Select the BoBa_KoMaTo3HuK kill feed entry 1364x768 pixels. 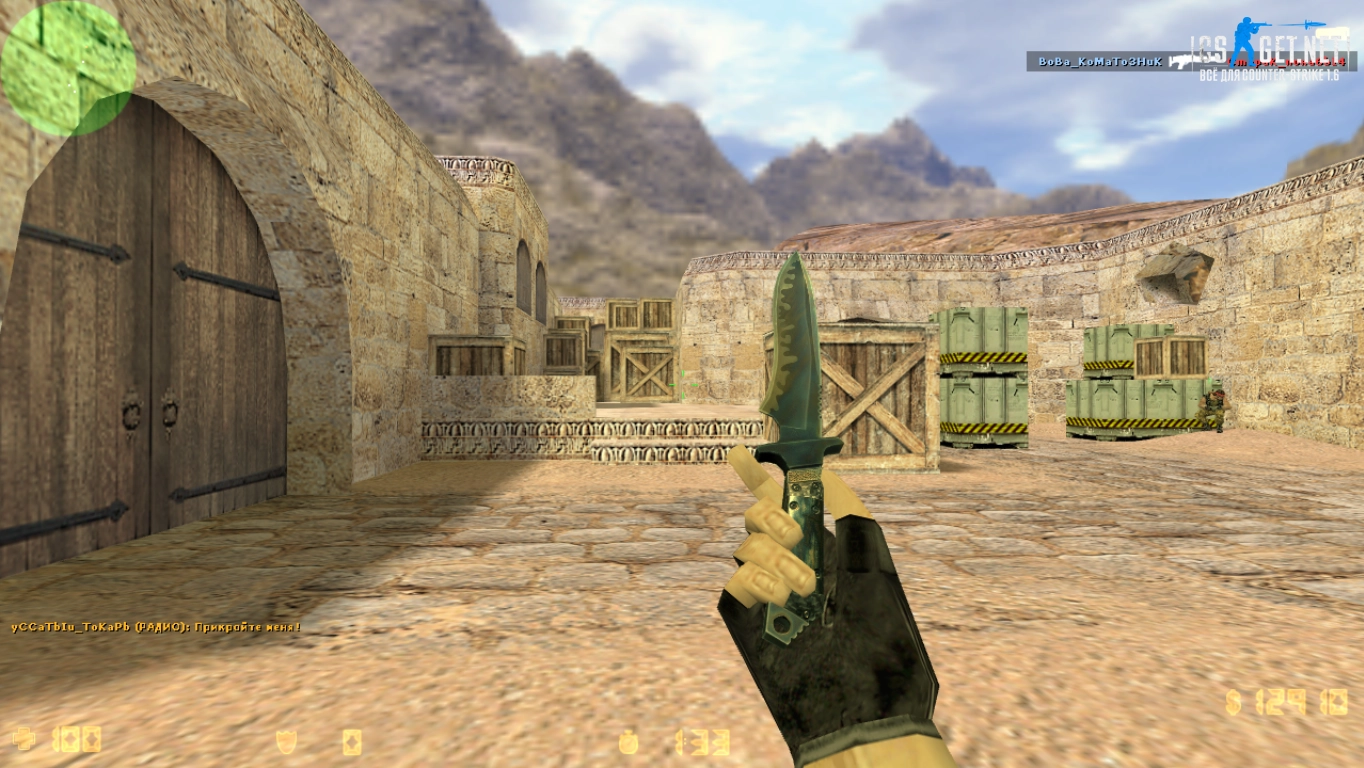click(1100, 62)
